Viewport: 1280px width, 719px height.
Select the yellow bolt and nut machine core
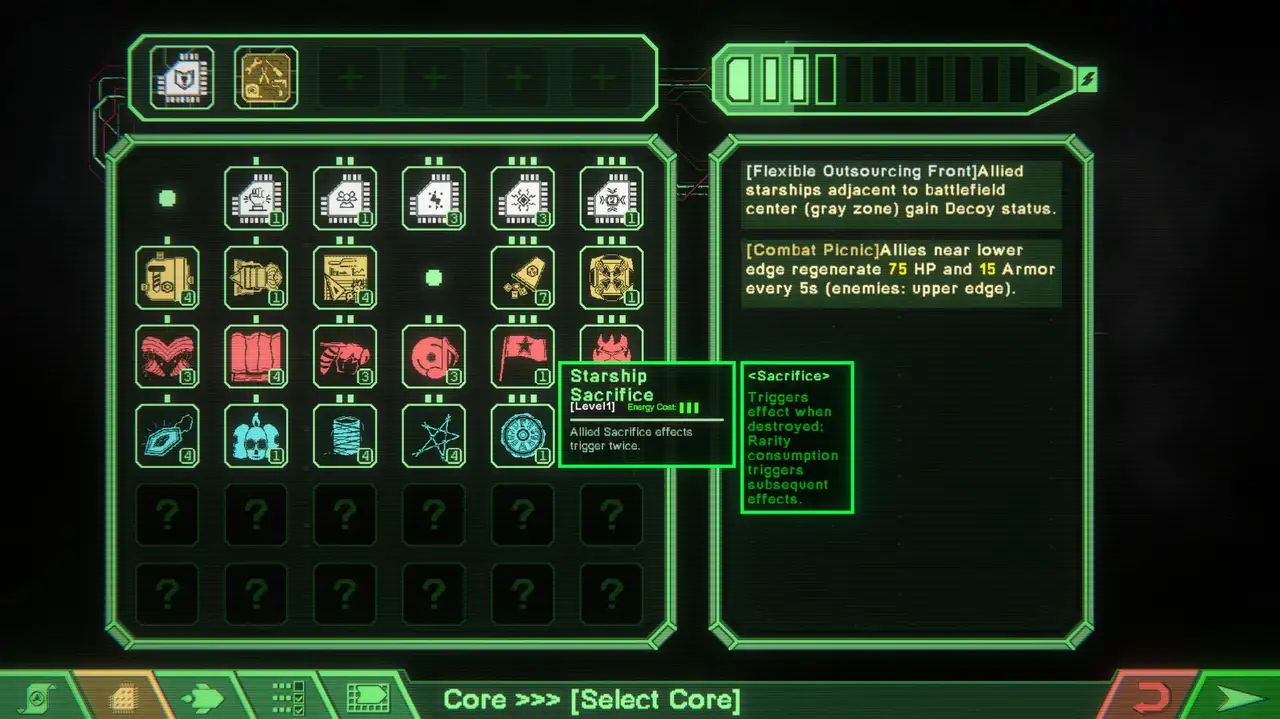coord(167,277)
